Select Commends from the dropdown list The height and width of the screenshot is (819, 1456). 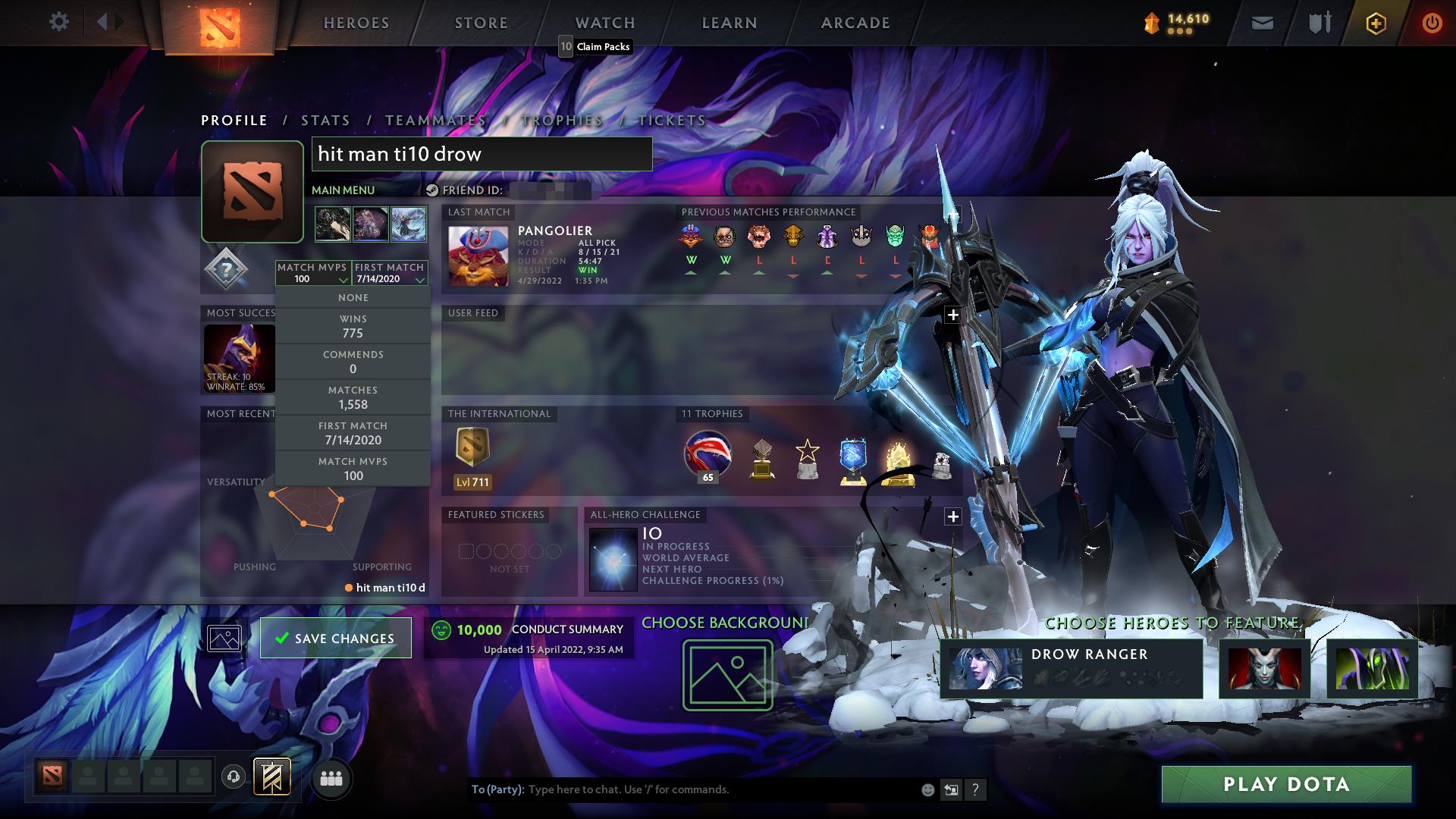point(353,362)
